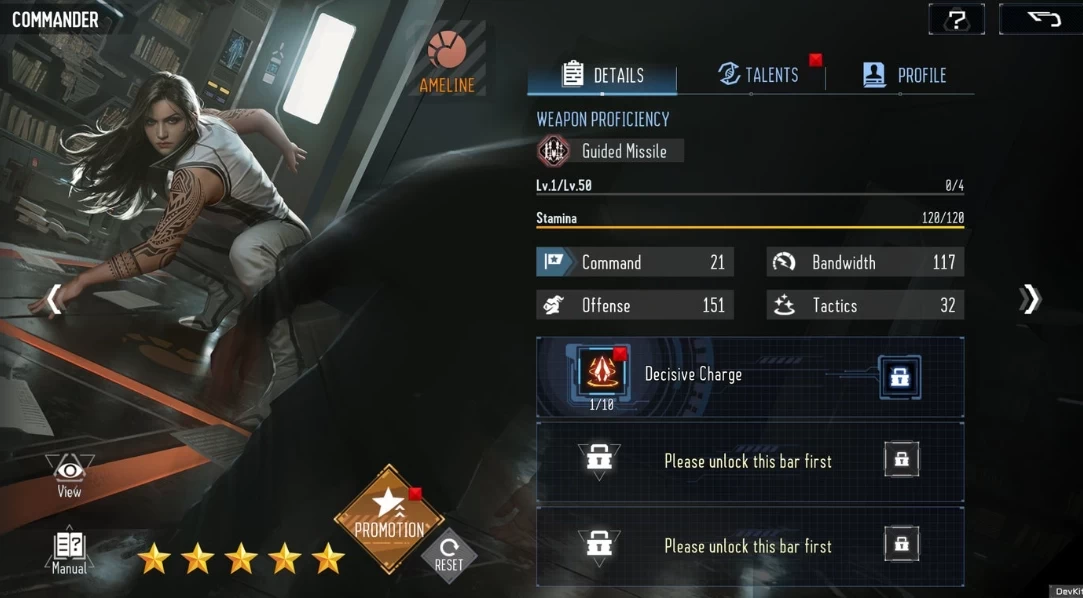This screenshot has width=1083, height=598.
Task: Choose the Tactics stat entry
Action: click(x=865, y=305)
